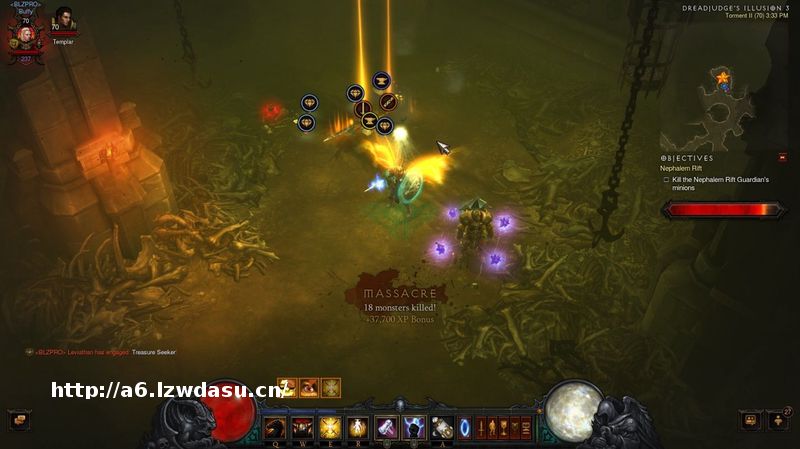Trigger the glowing figure skill on R
This screenshot has height=449, width=800.
tap(358, 428)
